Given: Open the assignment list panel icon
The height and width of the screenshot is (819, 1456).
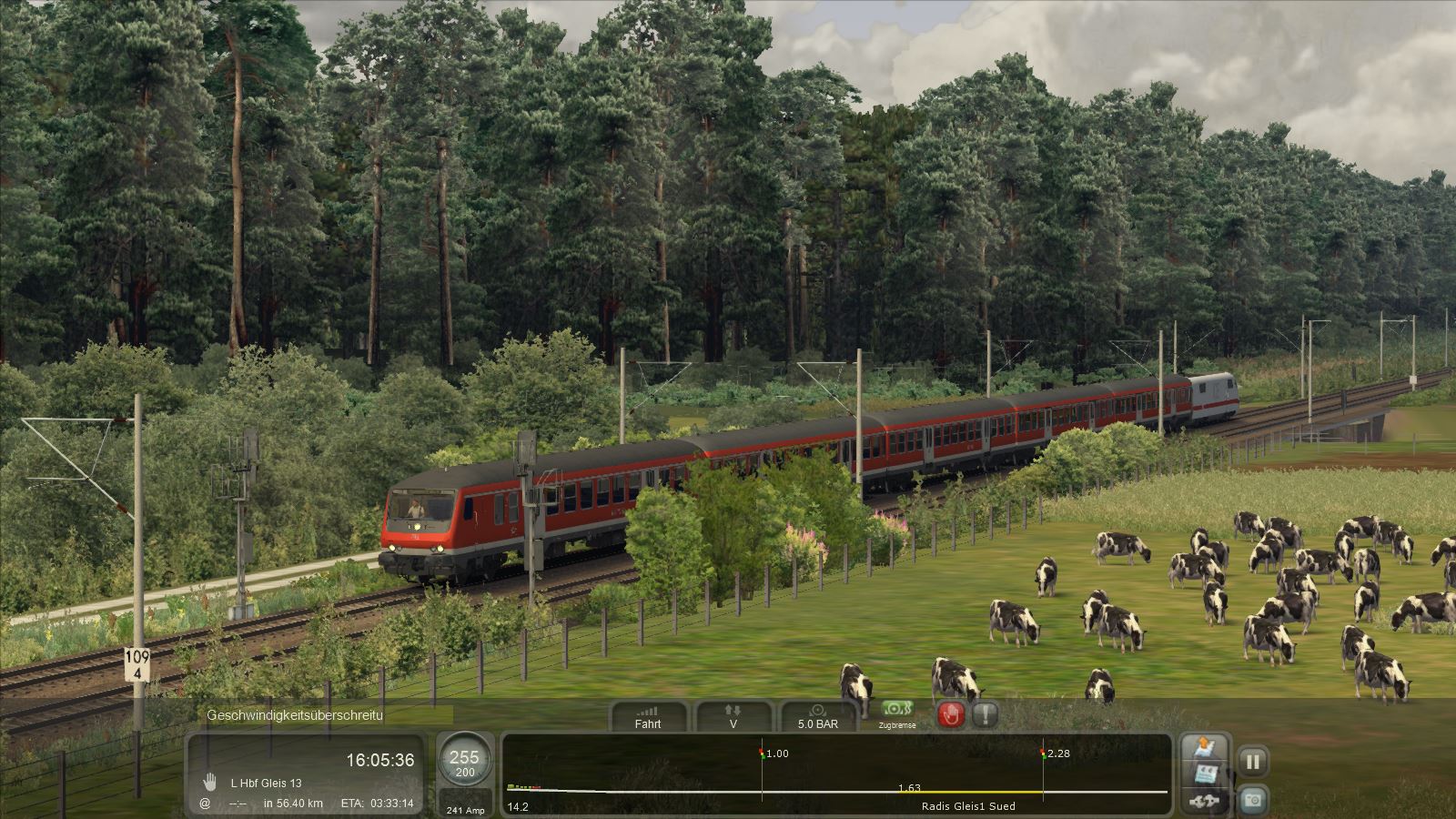Looking at the screenshot, I should 1206,775.
